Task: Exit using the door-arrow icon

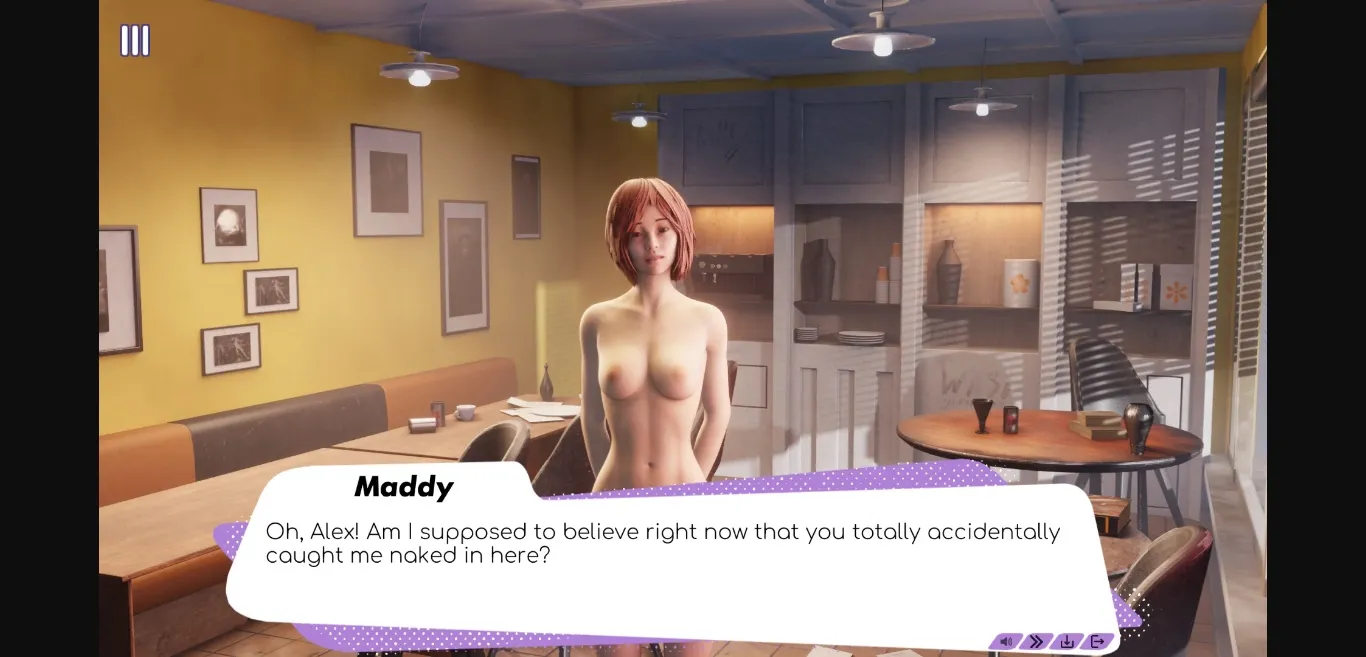Action: tap(1097, 642)
